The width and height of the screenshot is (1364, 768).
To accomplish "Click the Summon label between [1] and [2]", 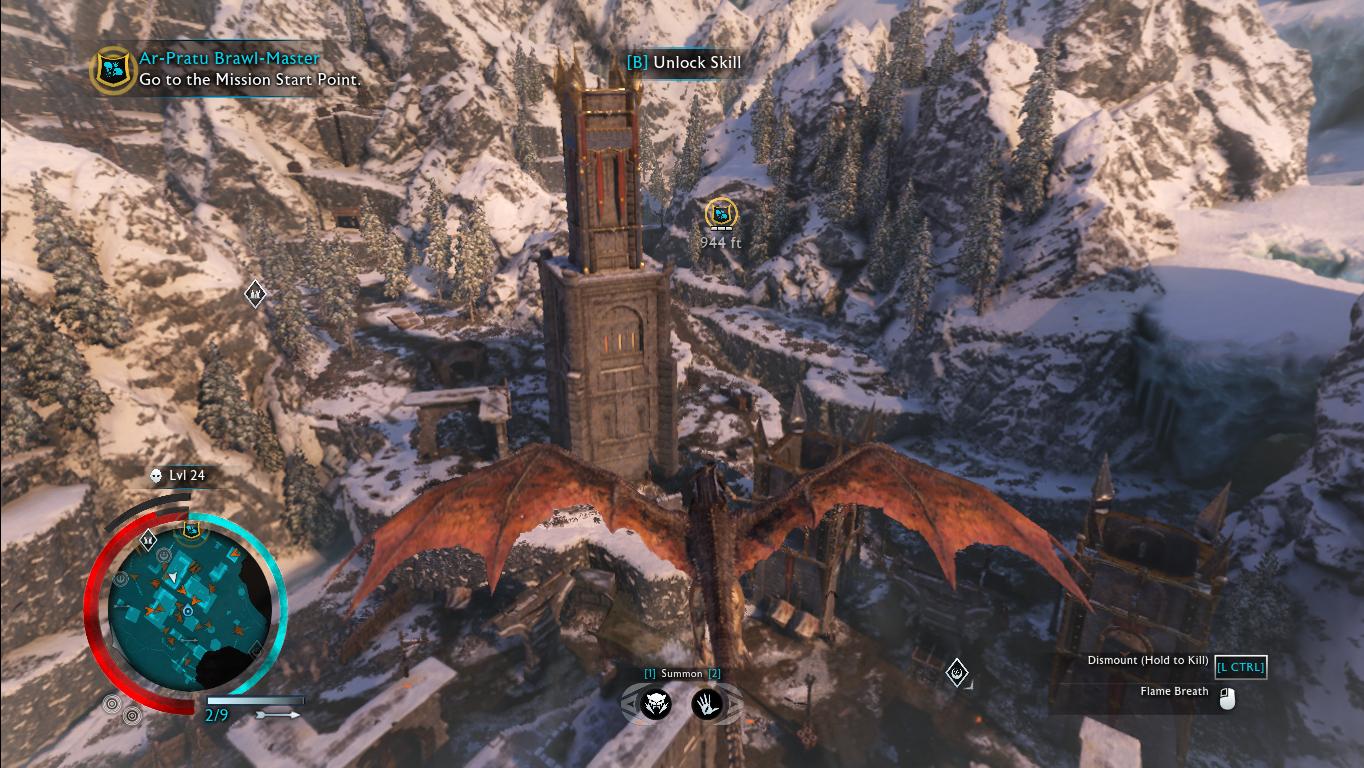I will pyautogui.click(x=680, y=674).
